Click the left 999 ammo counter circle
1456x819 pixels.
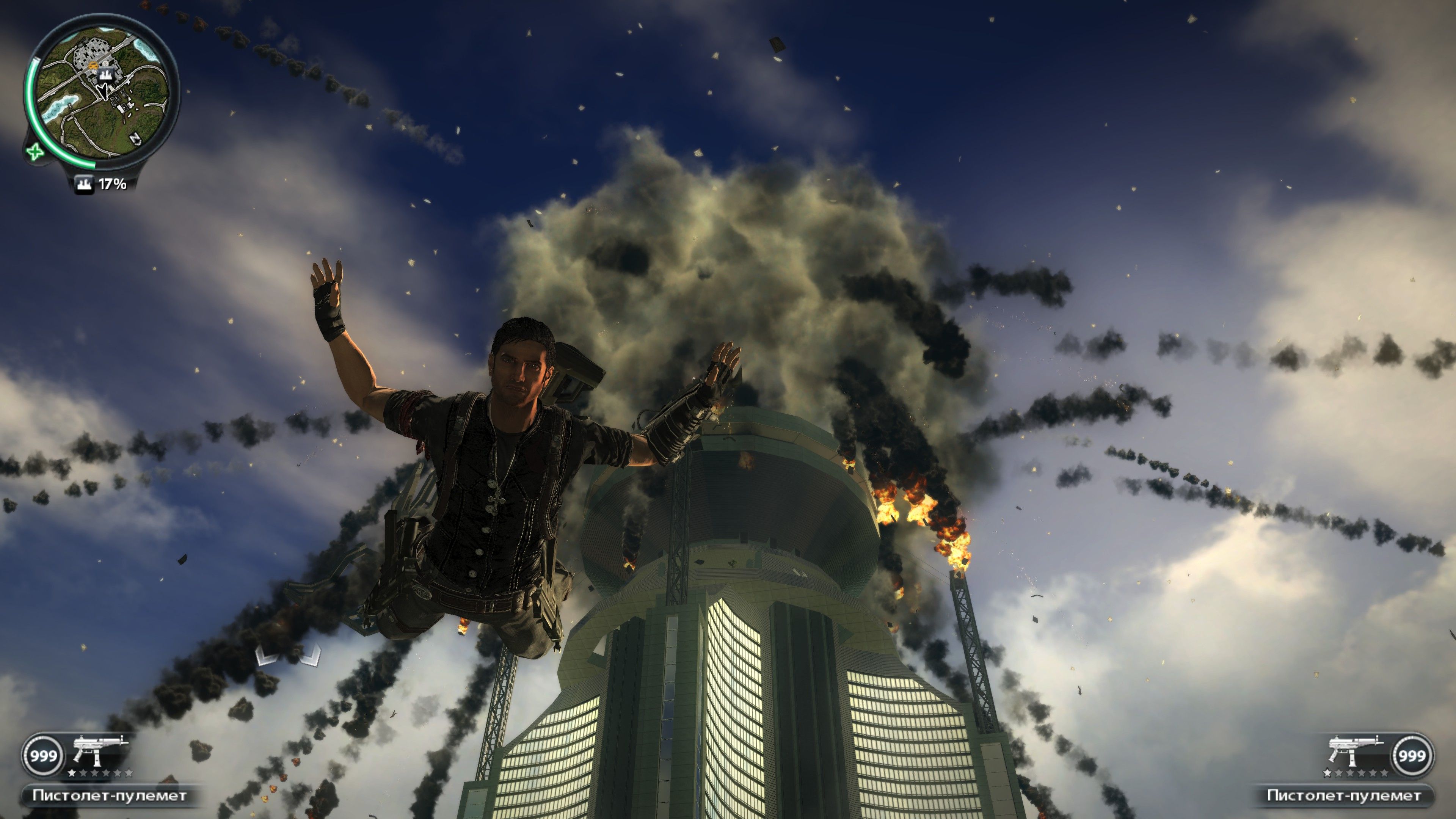coord(44,756)
